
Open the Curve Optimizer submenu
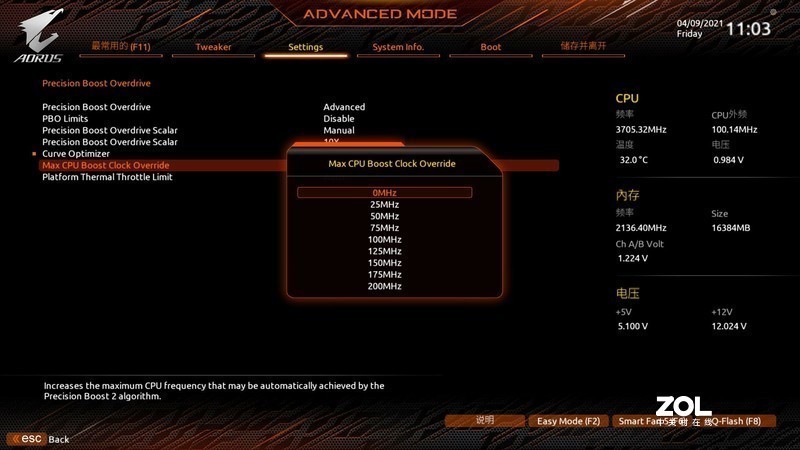(76, 153)
